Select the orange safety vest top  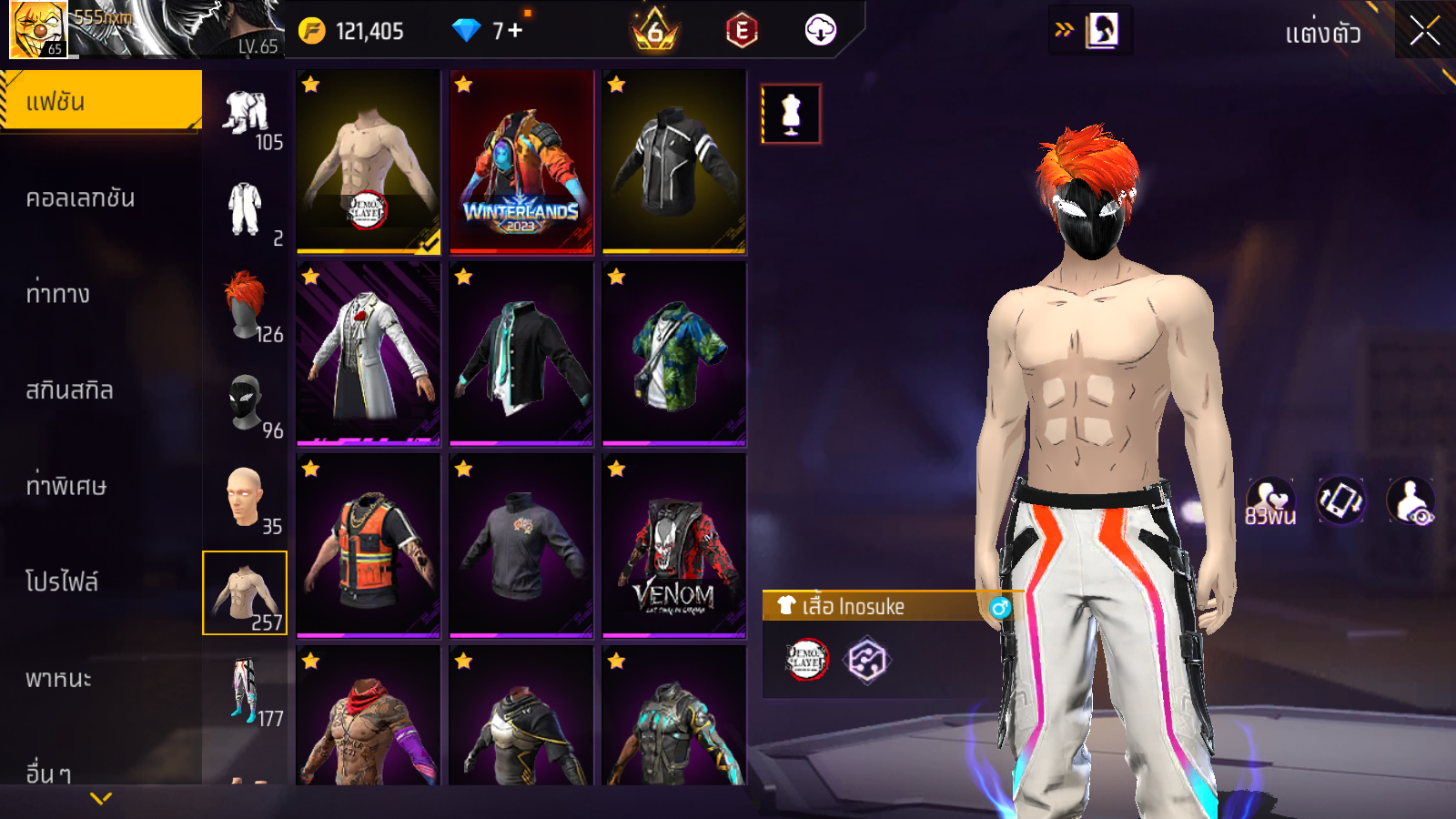click(x=369, y=546)
